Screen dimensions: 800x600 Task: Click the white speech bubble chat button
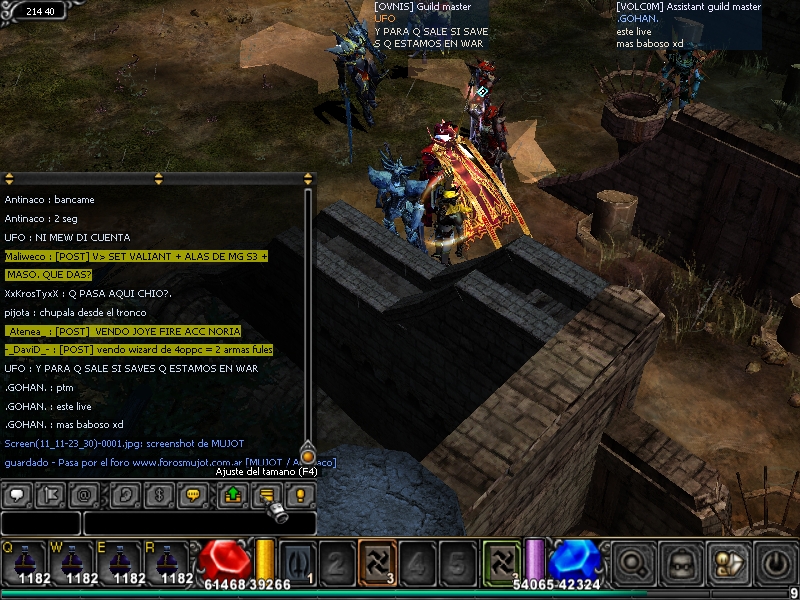(x=17, y=495)
